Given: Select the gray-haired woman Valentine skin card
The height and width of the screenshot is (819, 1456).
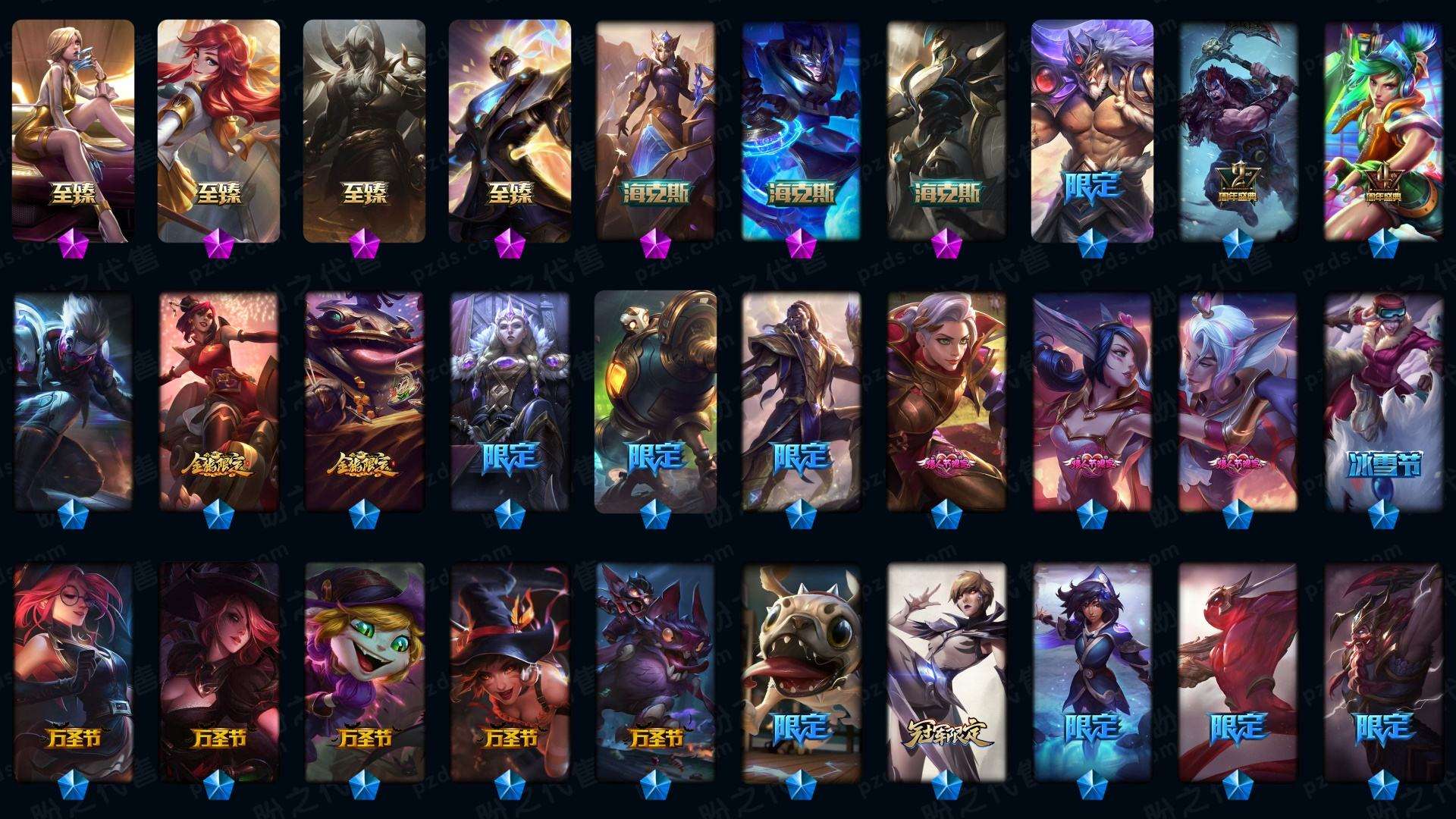Looking at the screenshot, I should click(x=946, y=400).
